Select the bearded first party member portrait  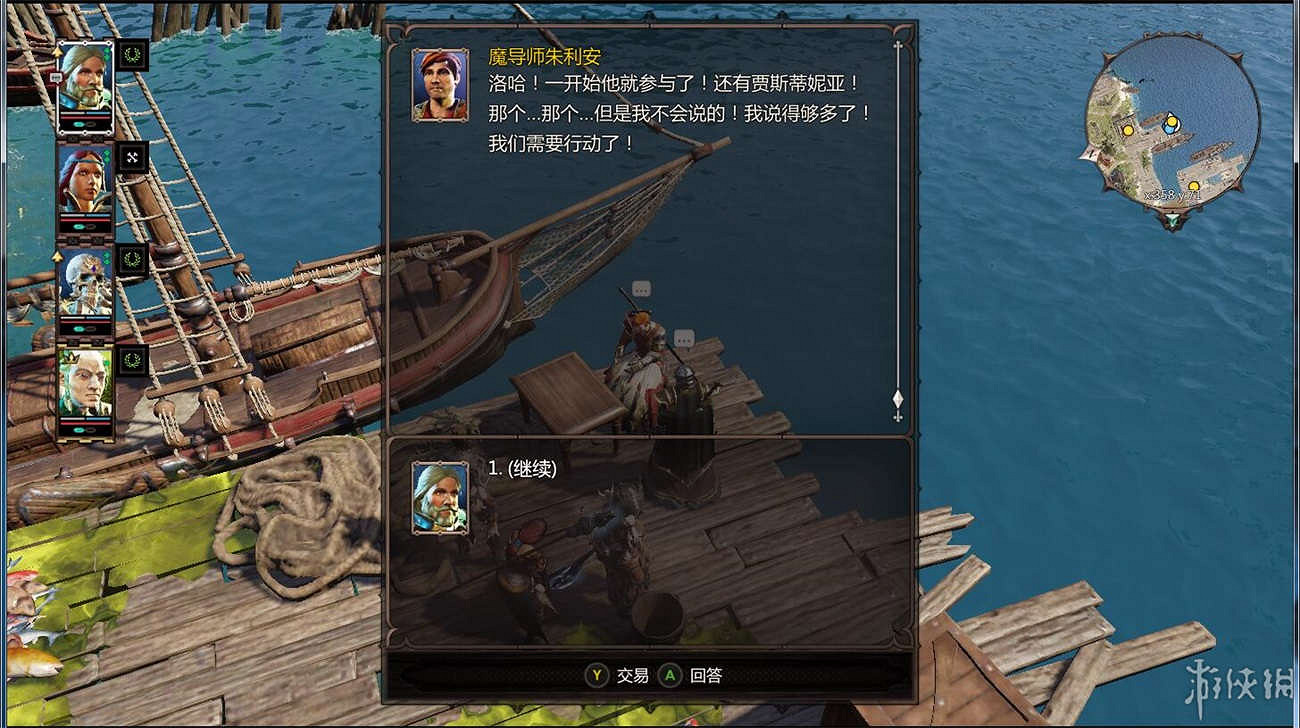[86, 77]
